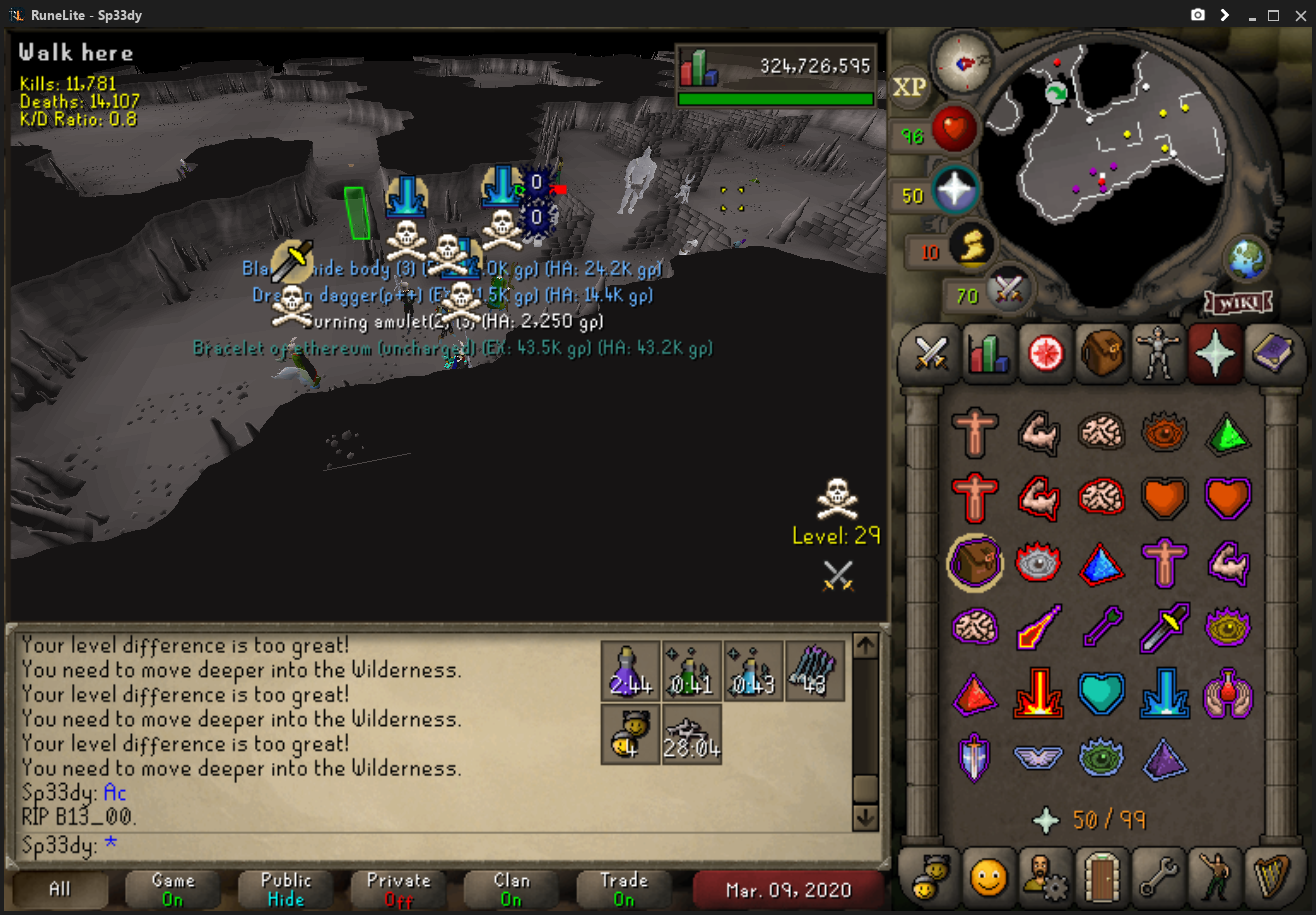
Task: Switch to the Combat Options tab
Action: (932, 353)
